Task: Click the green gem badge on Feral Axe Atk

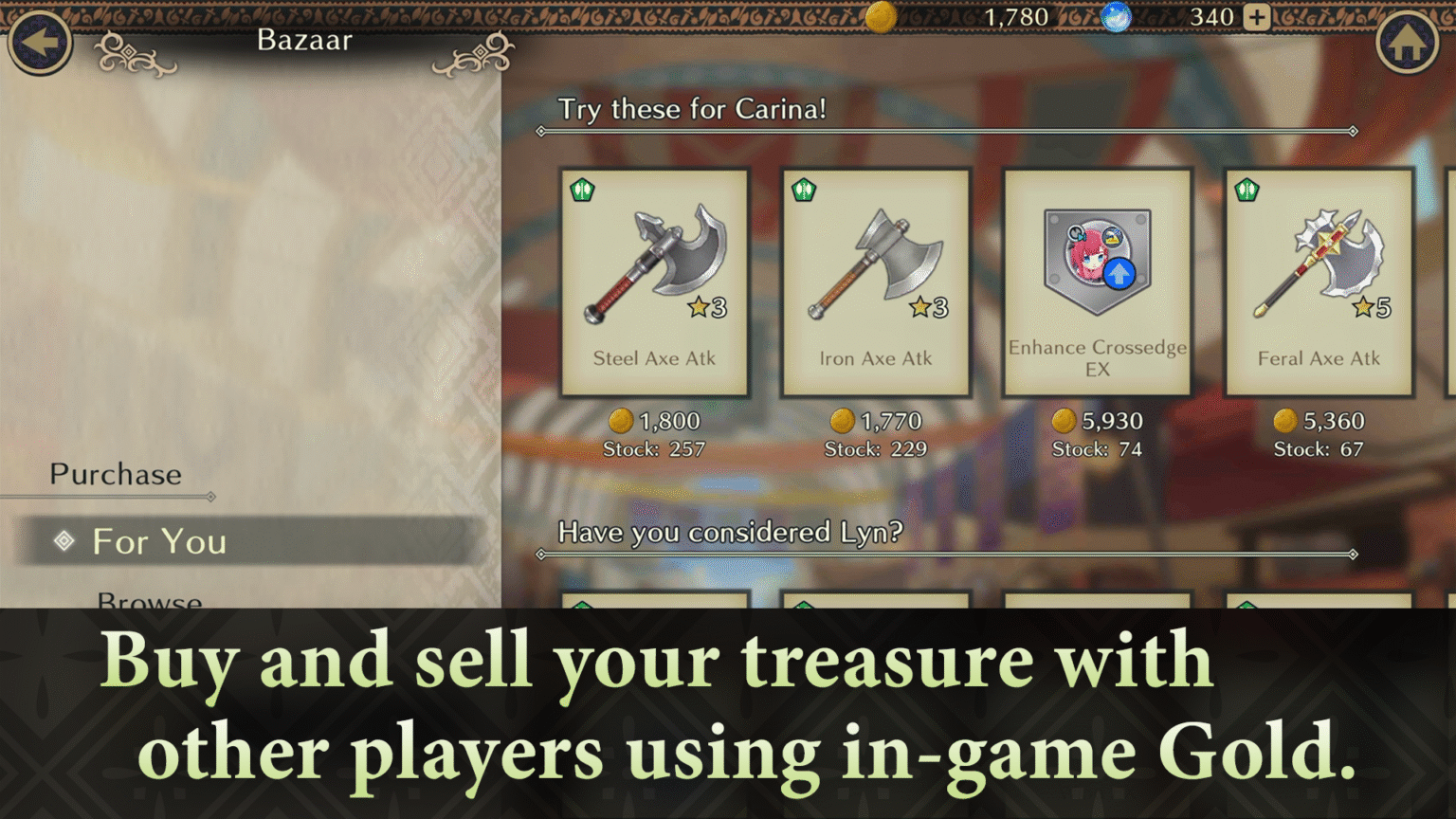Action: pyautogui.click(x=1247, y=189)
